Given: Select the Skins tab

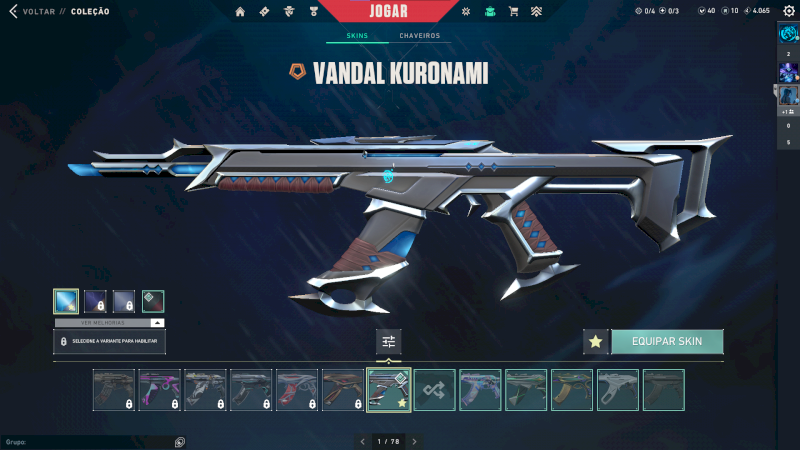Looking at the screenshot, I should tap(357, 36).
